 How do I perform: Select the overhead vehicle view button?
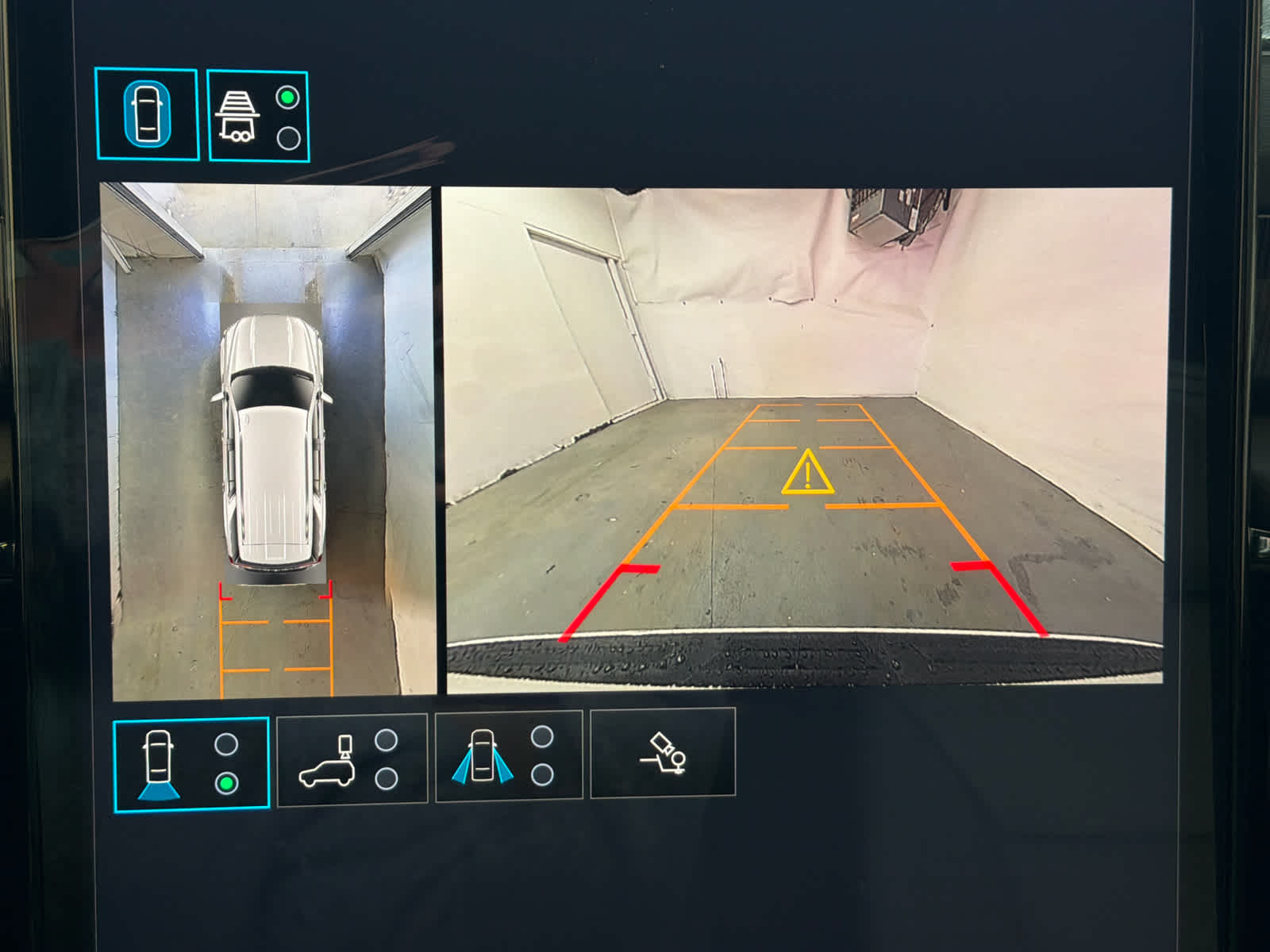tap(147, 115)
